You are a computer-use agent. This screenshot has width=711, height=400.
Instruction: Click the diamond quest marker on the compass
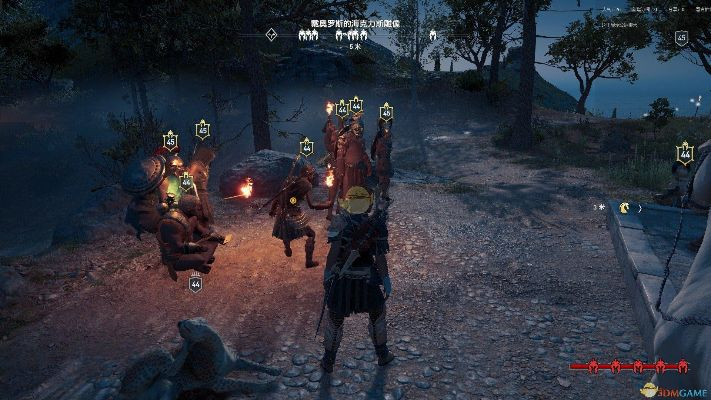[271, 34]
